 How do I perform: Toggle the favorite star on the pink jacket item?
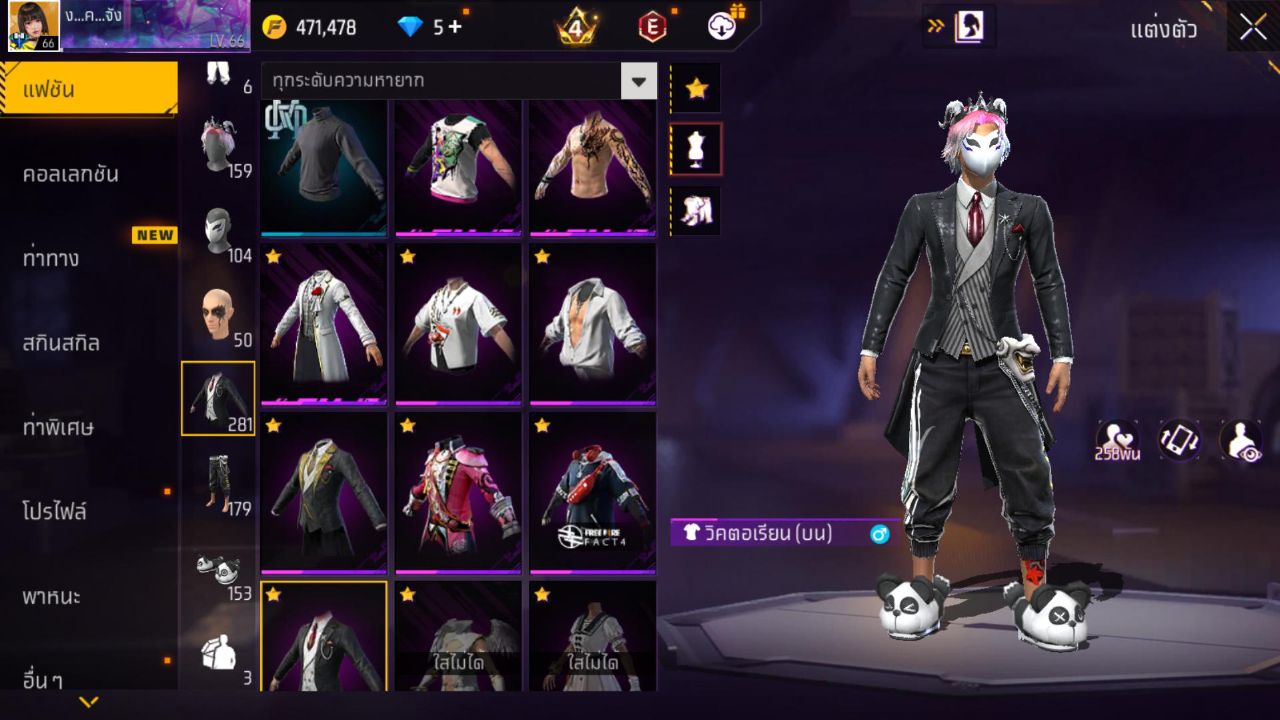tap(407, 426)
